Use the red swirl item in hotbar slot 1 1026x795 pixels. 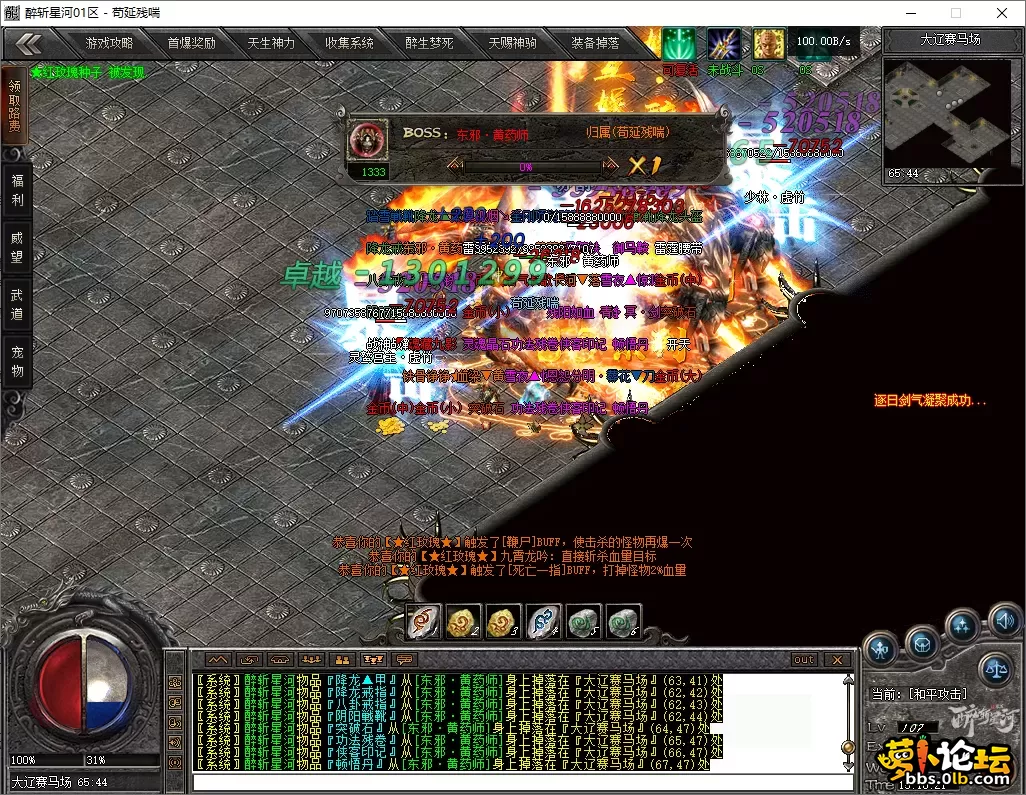(x=424, y=622)
